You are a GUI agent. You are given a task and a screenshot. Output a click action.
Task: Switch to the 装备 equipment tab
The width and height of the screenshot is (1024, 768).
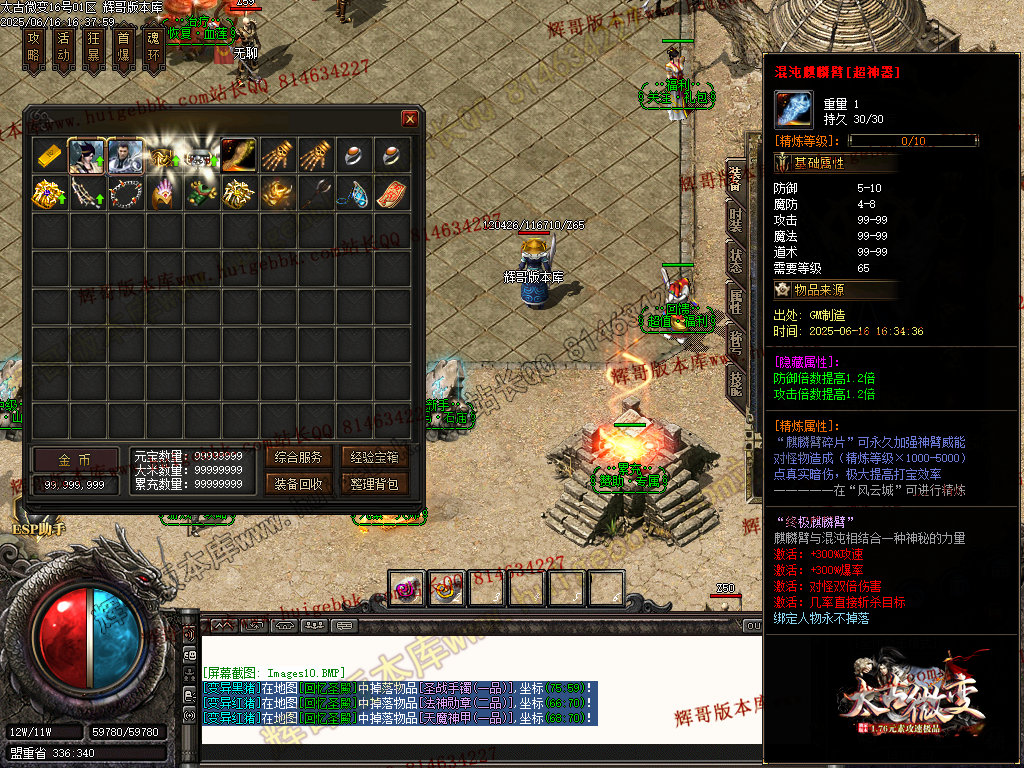pyautogui.click(x=735, y=180)
